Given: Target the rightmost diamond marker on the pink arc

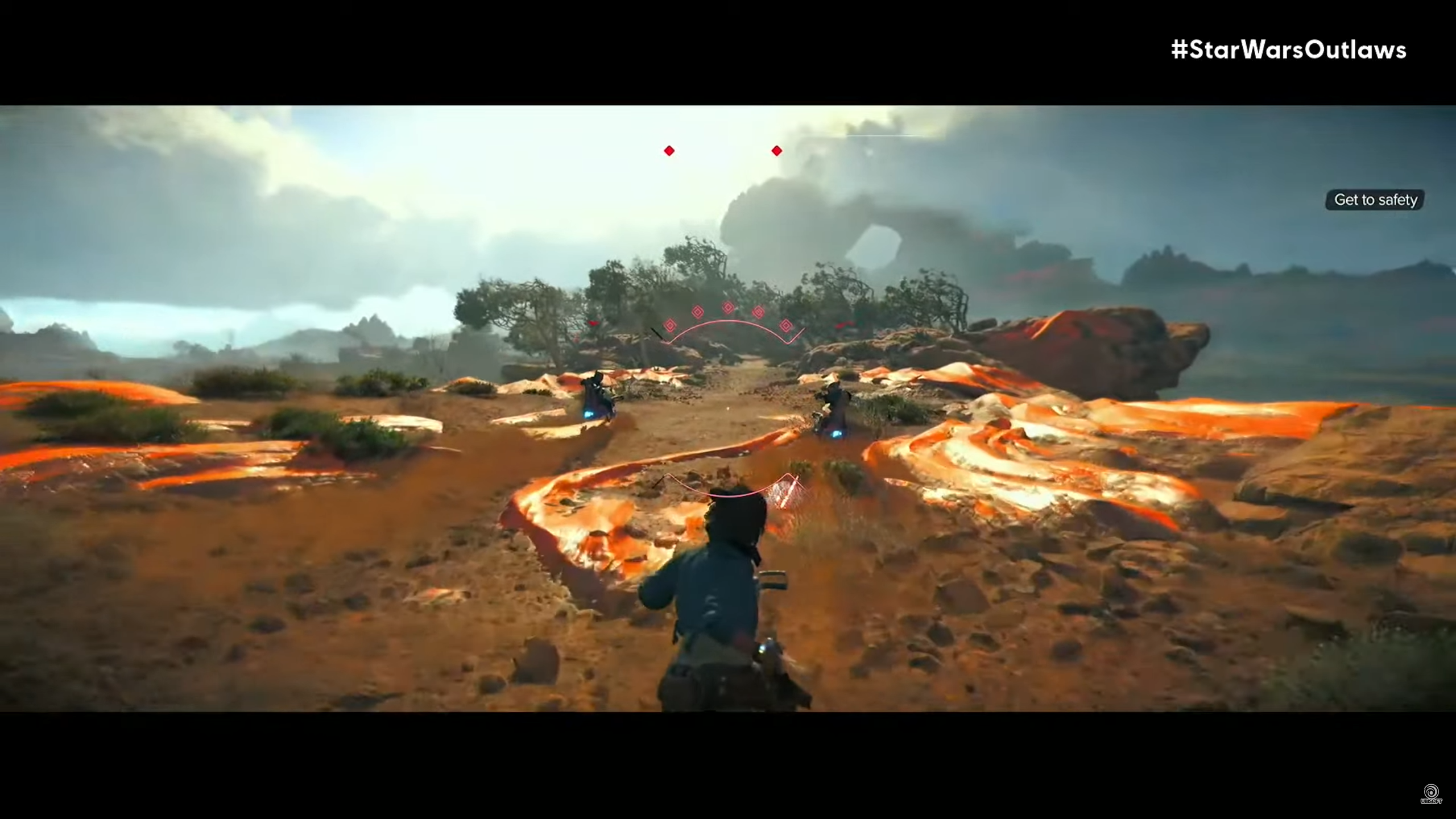Looking at the screenshot, I should point(787,326).
